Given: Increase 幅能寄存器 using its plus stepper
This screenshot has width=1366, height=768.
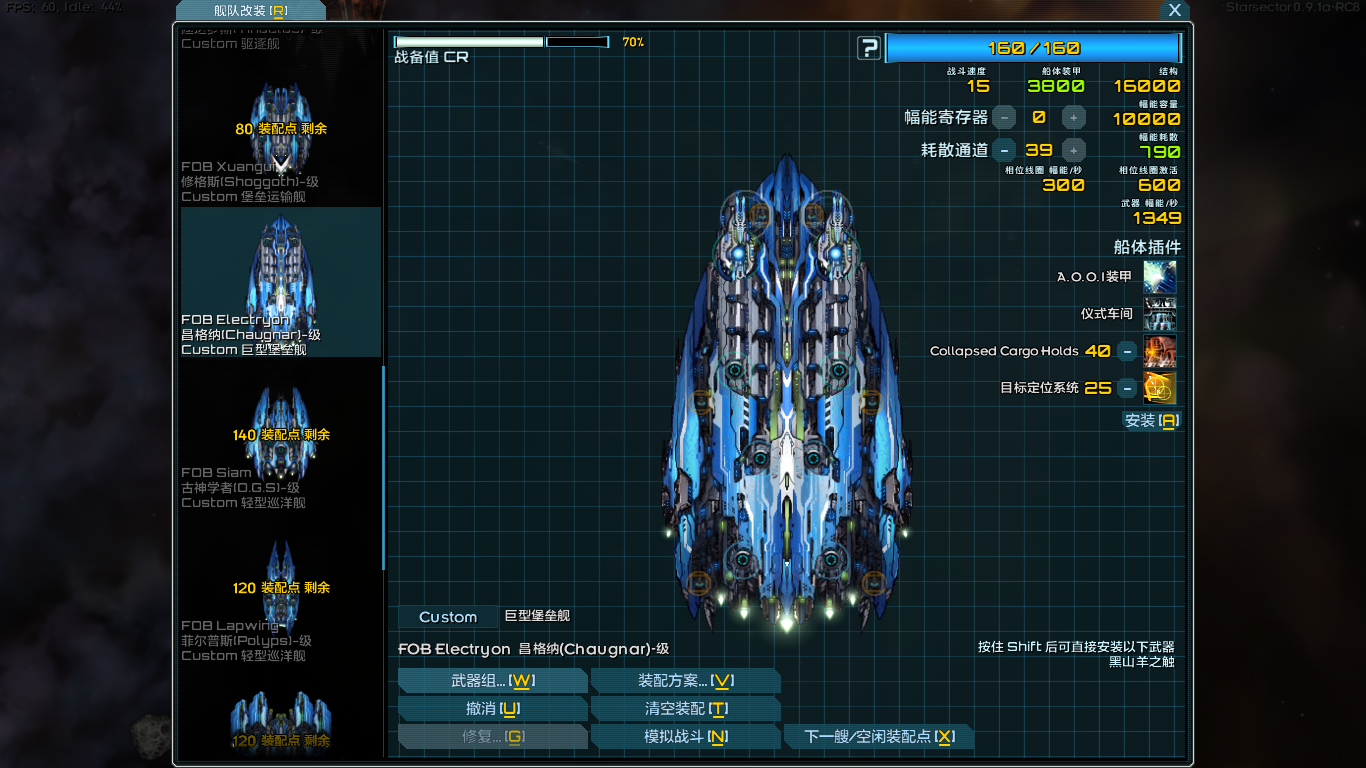Looking at the screenshot, I should [x=1074, y=117].
